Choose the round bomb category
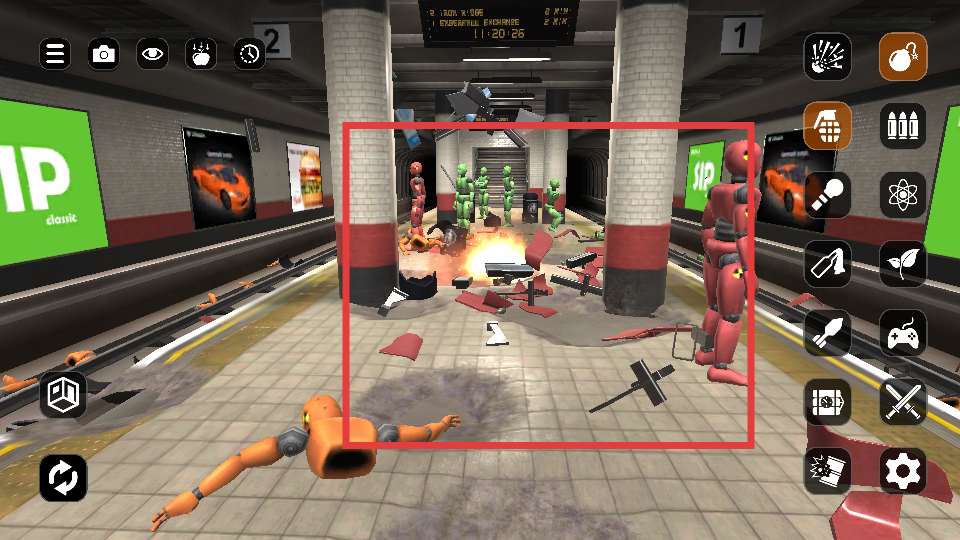 tap(904, 57)
